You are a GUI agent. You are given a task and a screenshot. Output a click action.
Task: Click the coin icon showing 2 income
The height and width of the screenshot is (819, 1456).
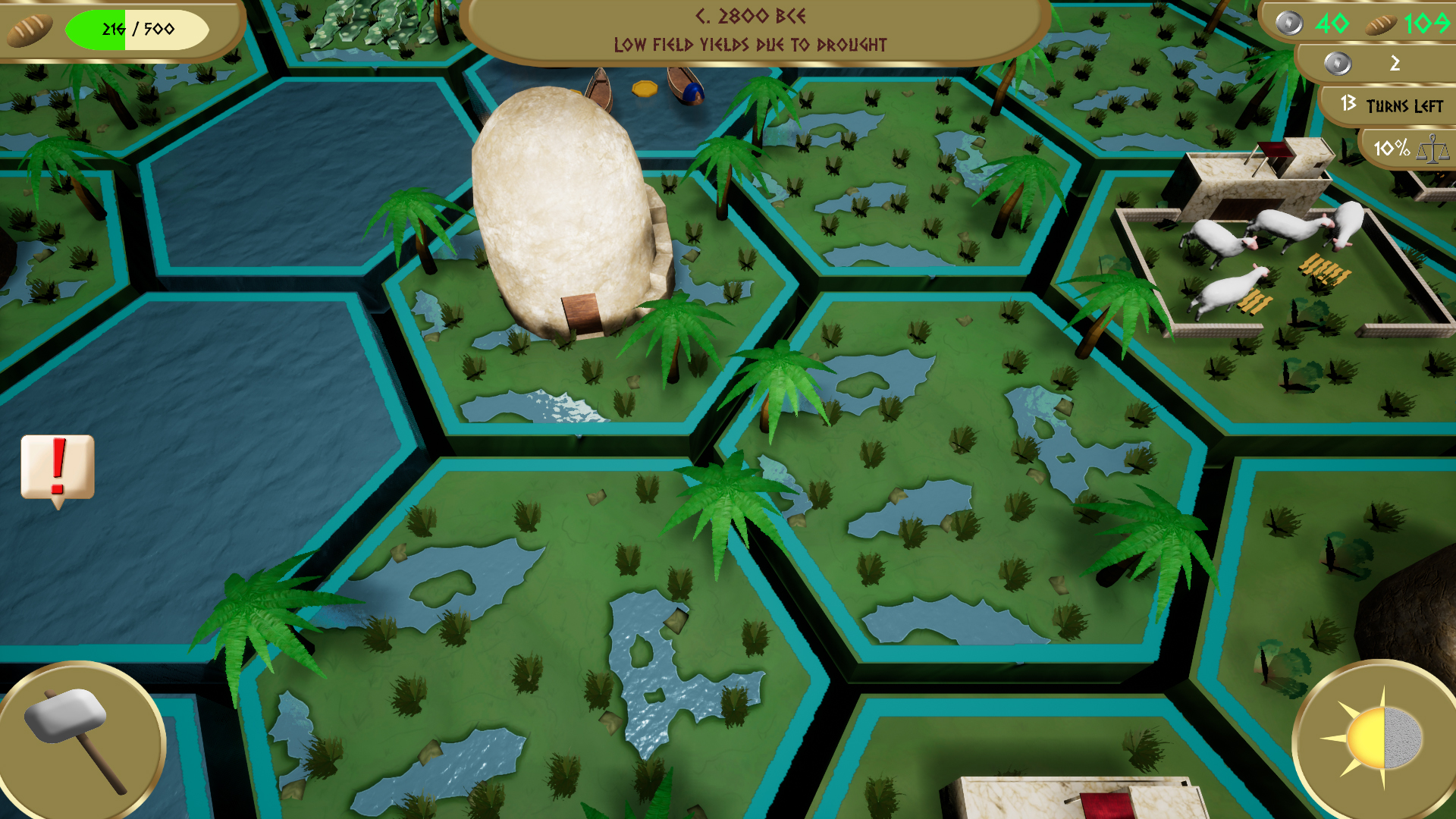coord(1339,65)
